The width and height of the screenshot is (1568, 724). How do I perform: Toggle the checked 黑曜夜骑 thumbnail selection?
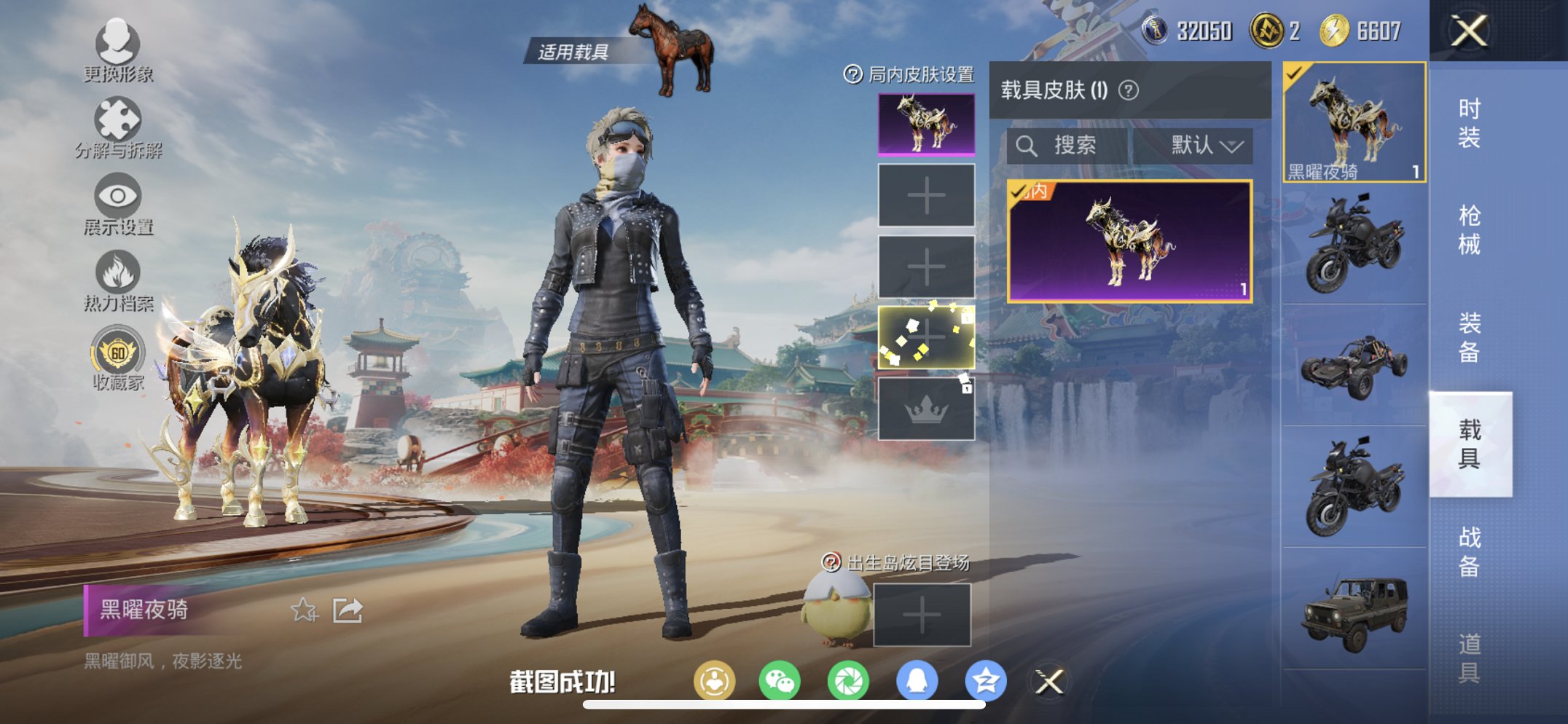point(1352,124)
